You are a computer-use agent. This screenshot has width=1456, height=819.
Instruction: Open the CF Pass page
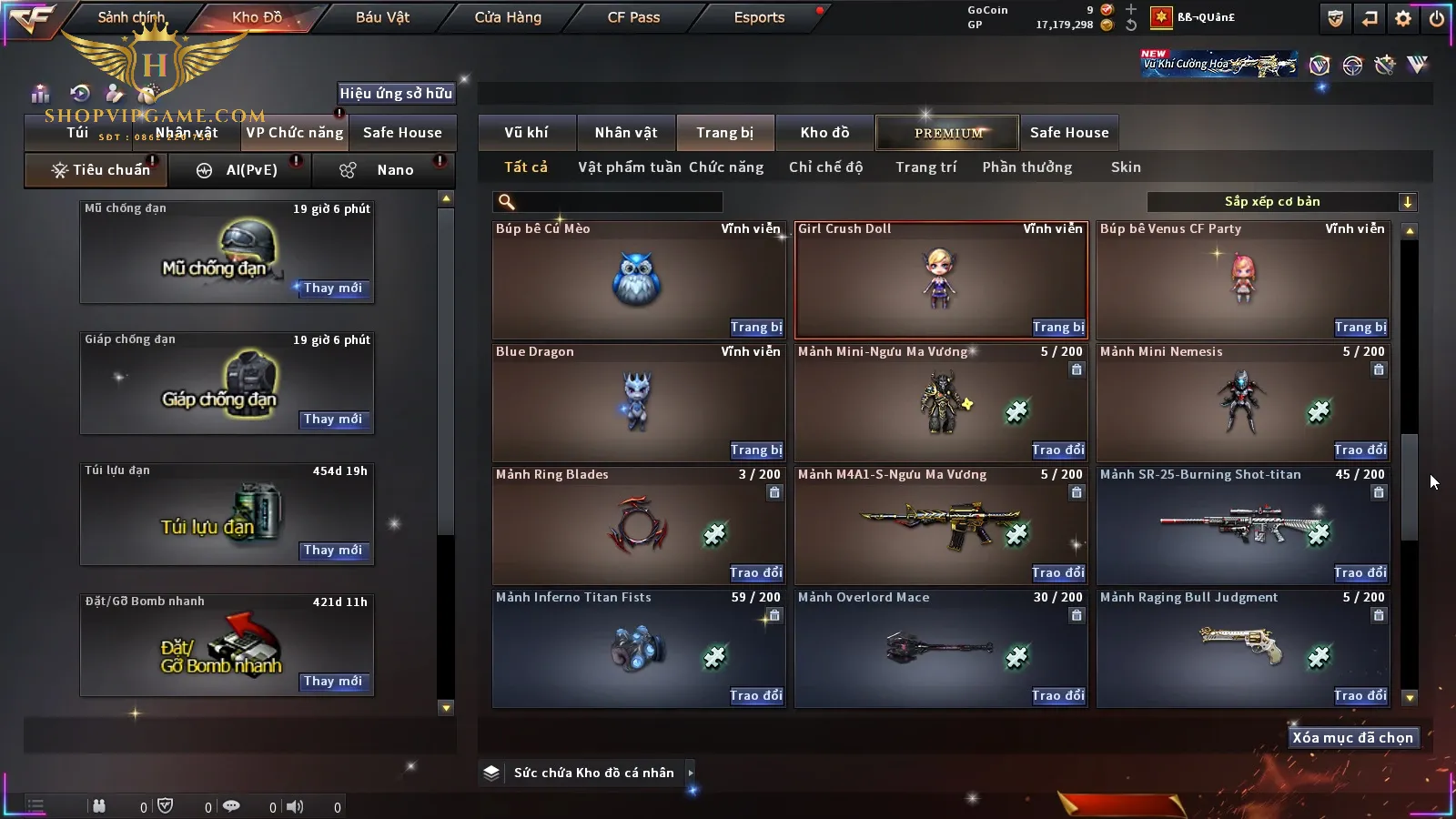(633, 17)
